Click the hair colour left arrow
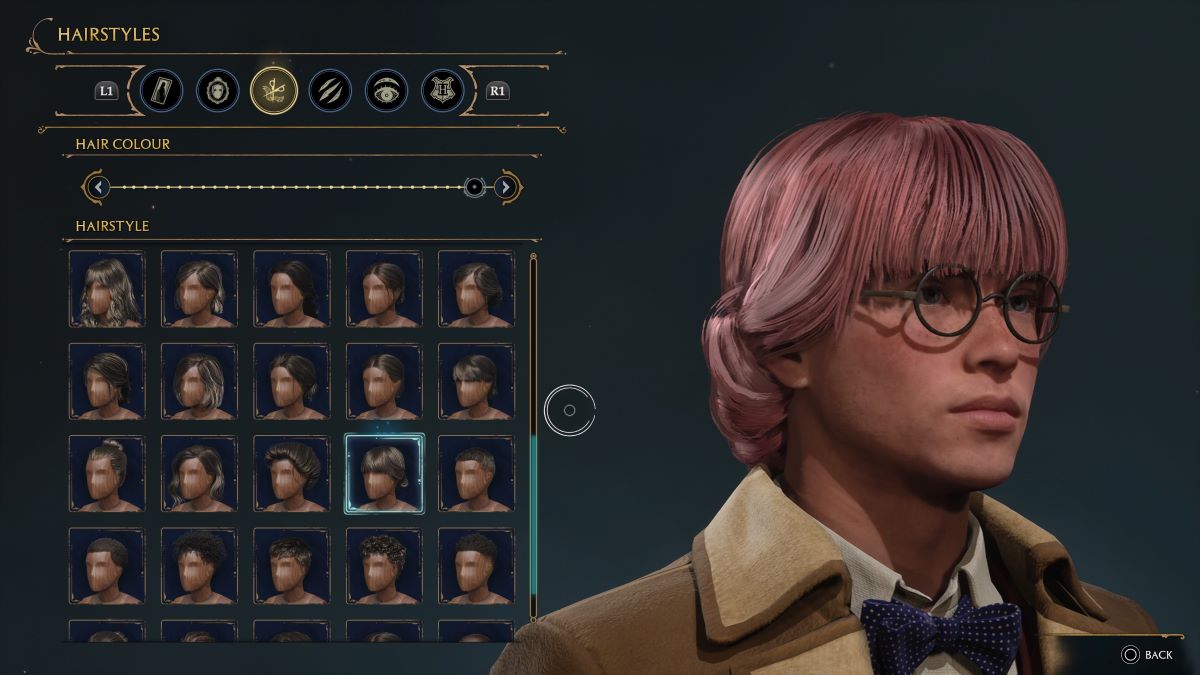This screenshot has width=1200, height=675. 97,187
